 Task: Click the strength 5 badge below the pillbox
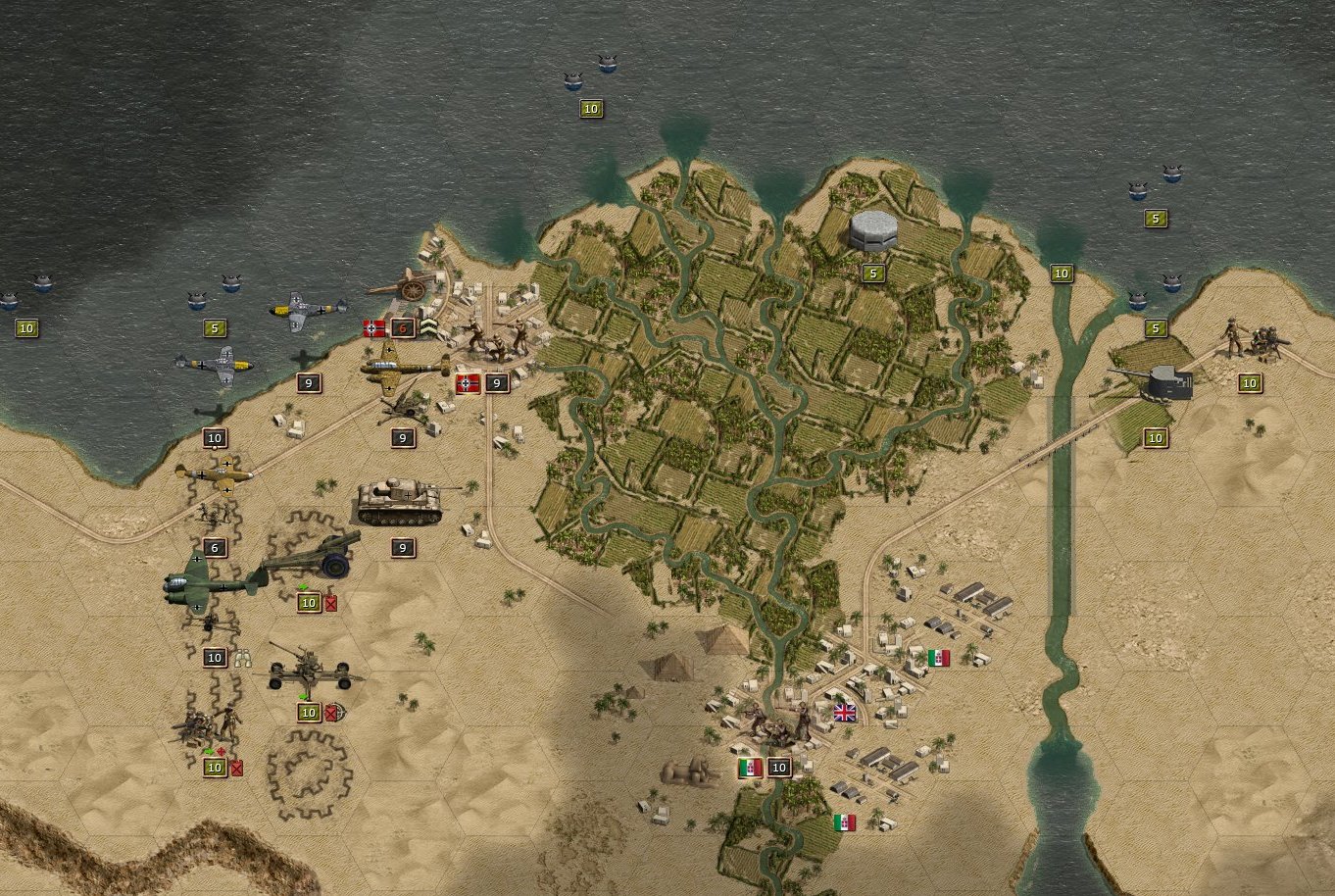click(872, 272)
